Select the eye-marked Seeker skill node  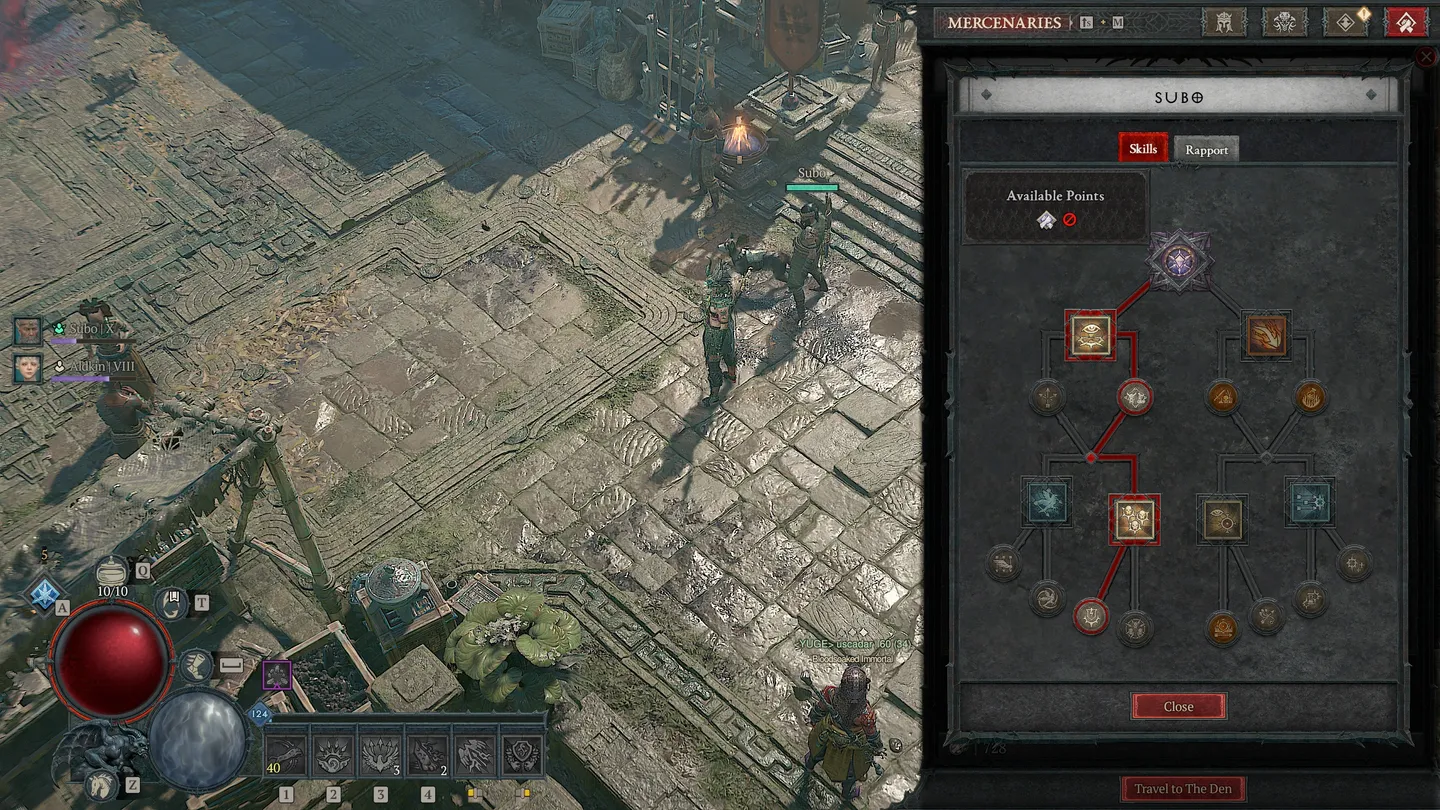click(1090, 336)
